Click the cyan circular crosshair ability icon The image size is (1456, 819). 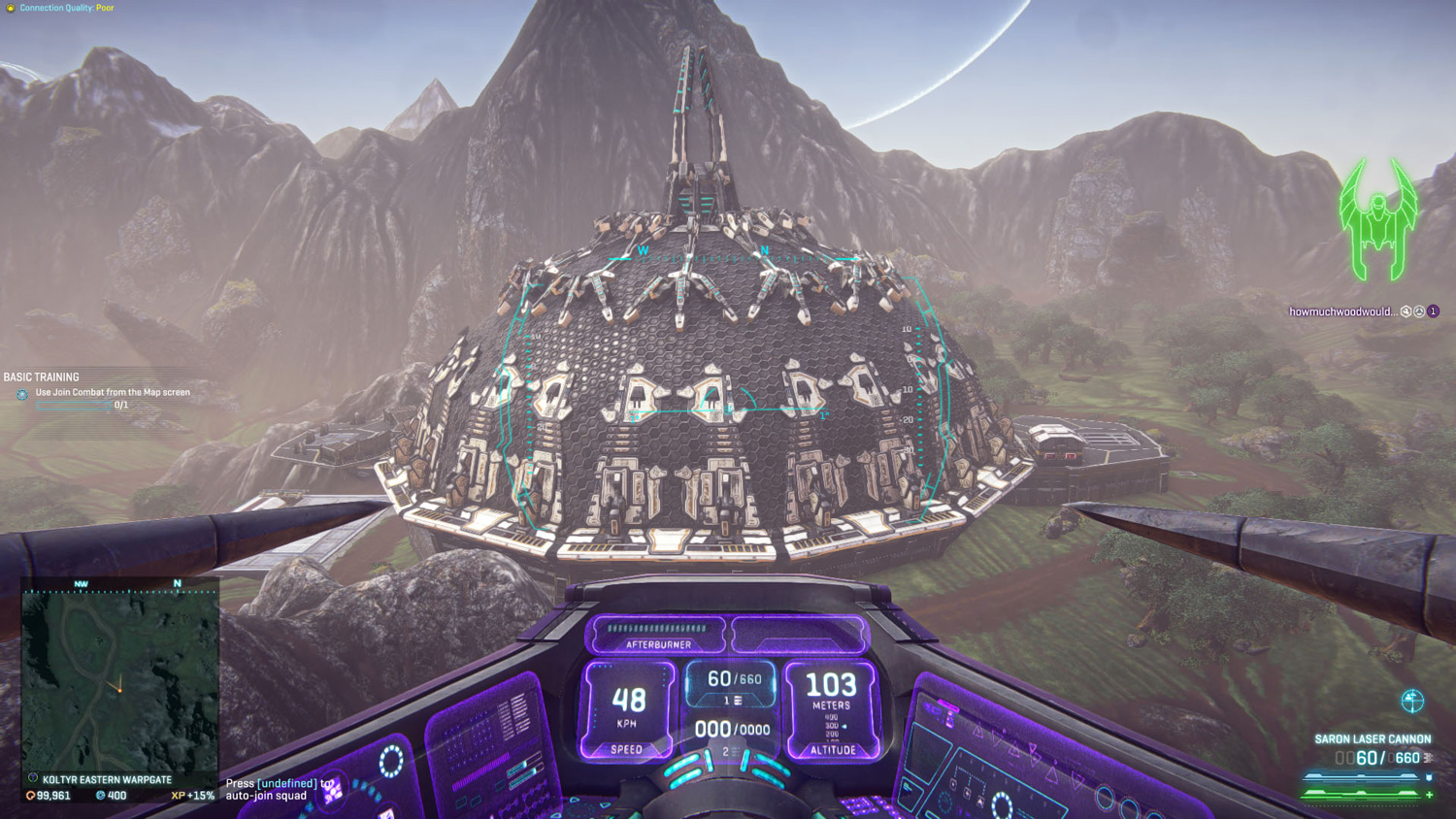1412,701
